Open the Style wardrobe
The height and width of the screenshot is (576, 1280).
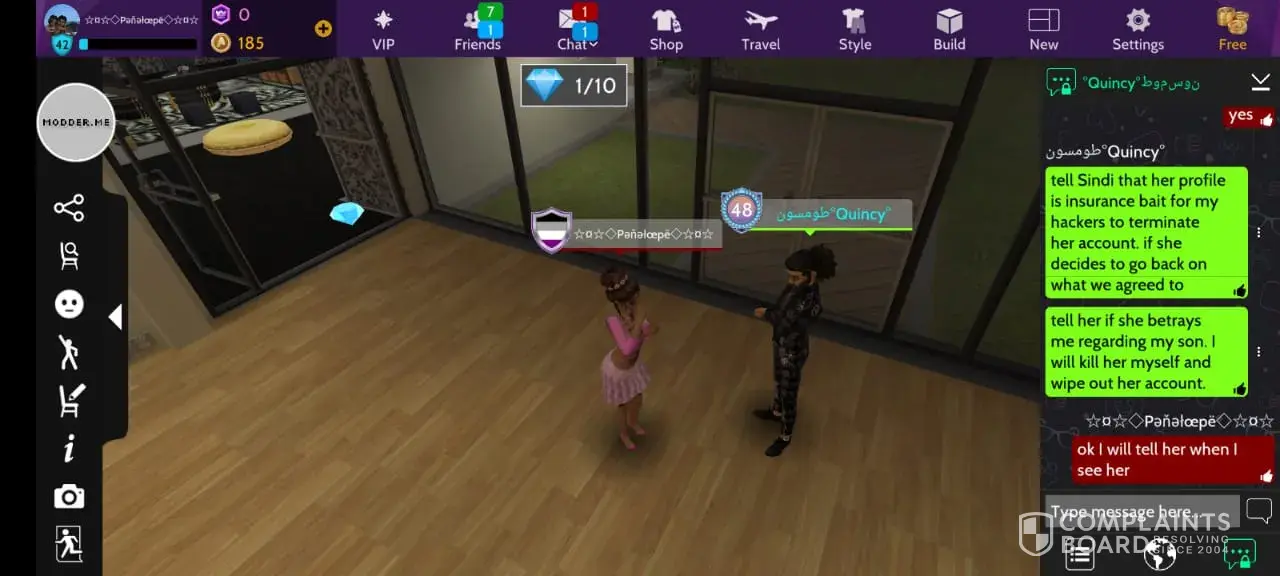[854, 28]
